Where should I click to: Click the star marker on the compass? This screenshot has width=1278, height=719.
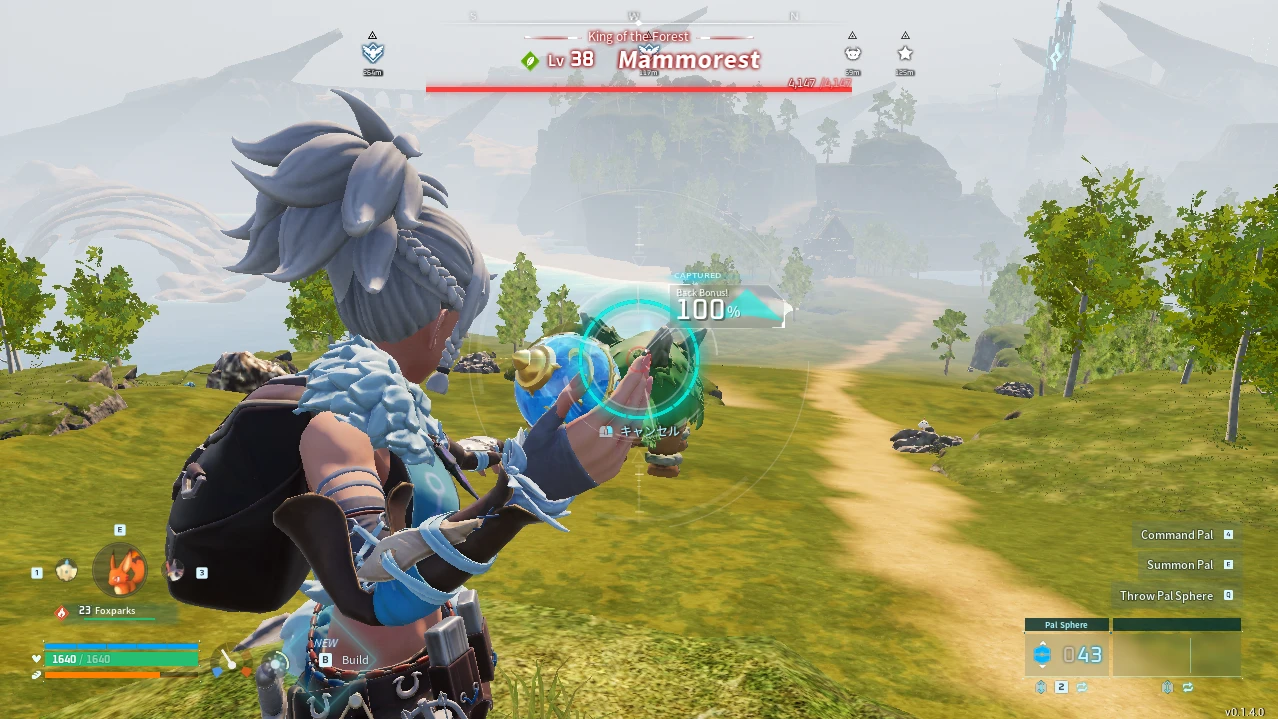click(x=905, y=53)
